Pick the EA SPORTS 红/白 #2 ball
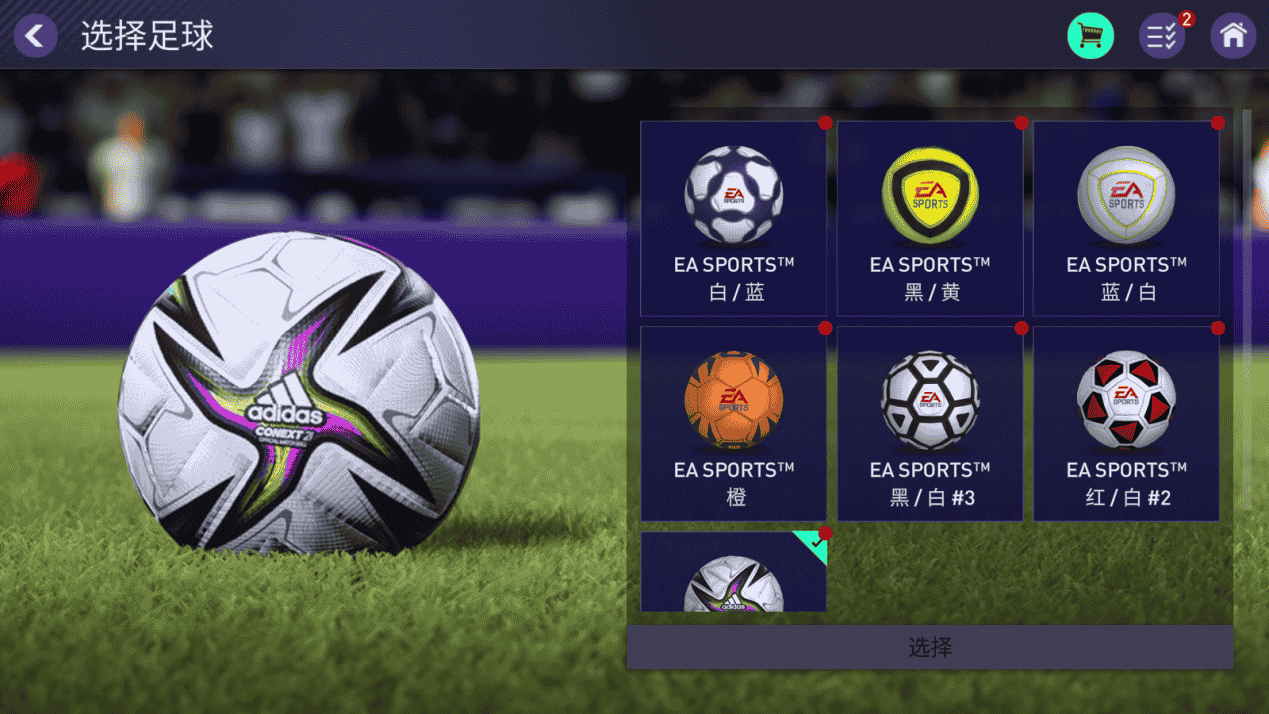Image resolution: width=1269 pixels, height=714 pixels. [x=1126, y=423]
